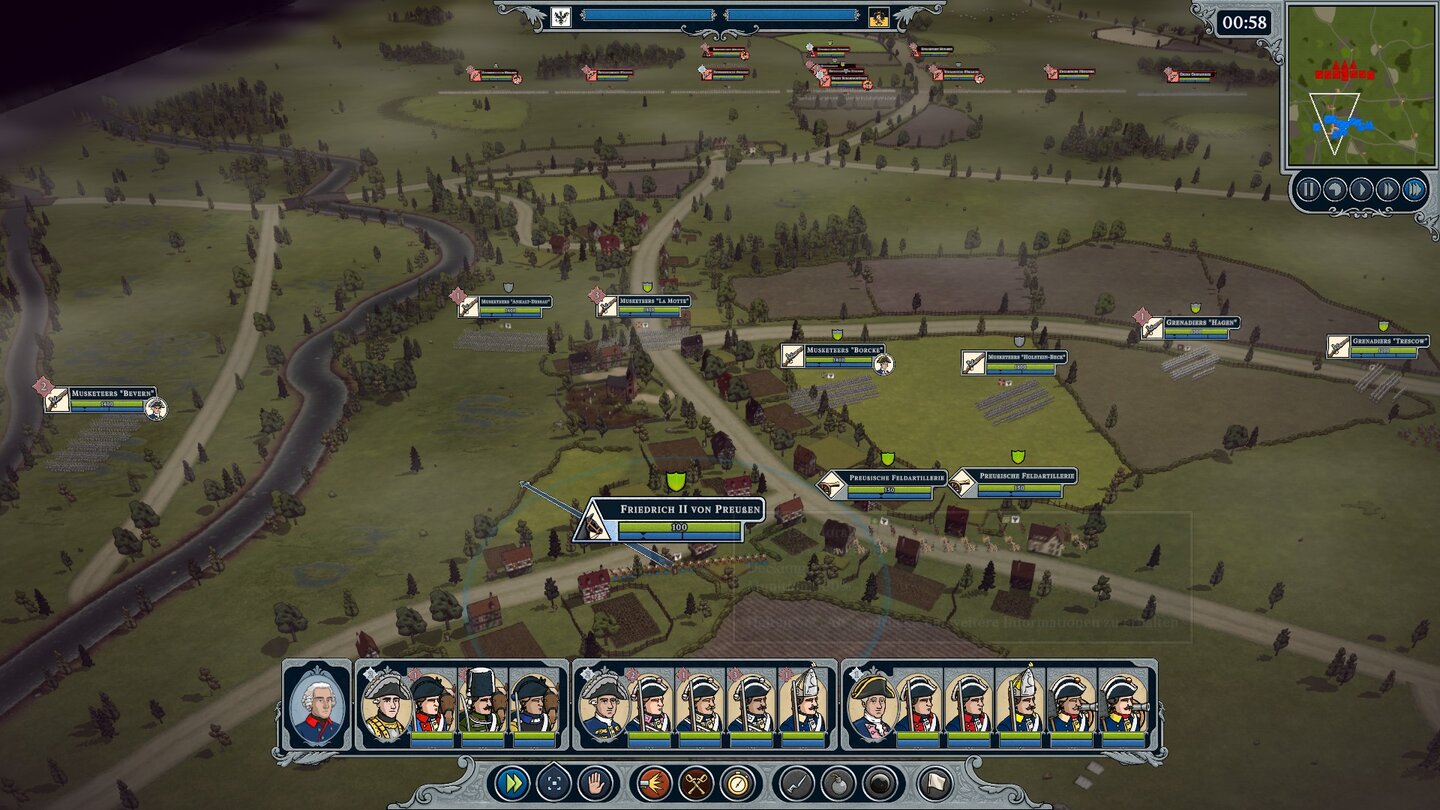Click the slow-motion speed button
The image size is (1440, 810).
pos(1335,190)
